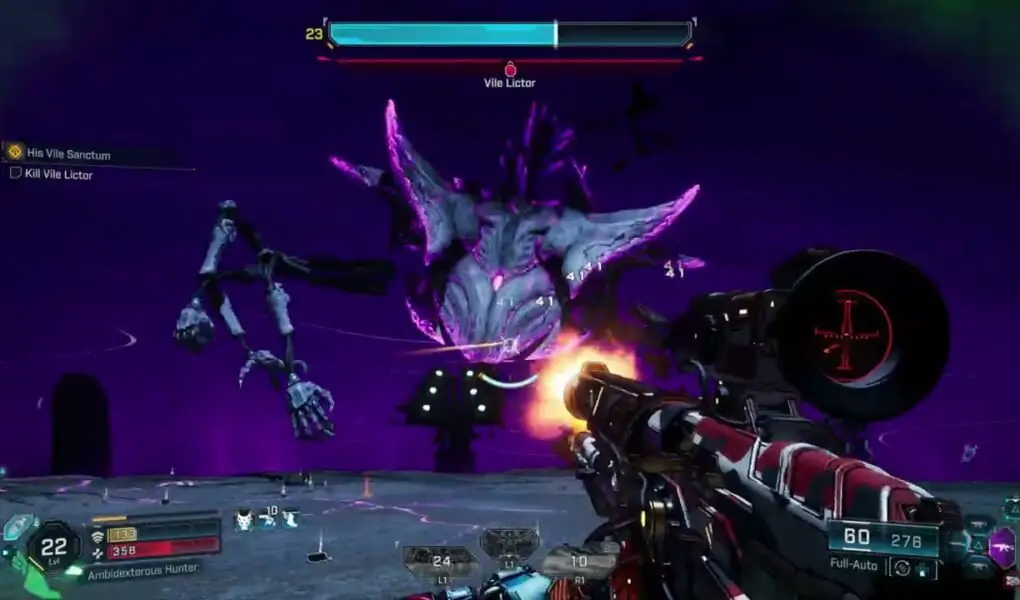This screenshot has height=600, width=1020.
Task: Inspect the boot status effect icon
Action: click(x=290, y=519)
